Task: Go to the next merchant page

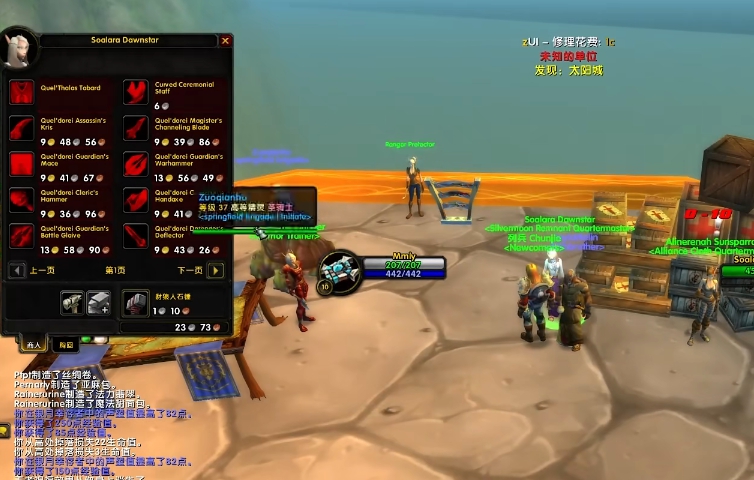Action: [215, 270]
